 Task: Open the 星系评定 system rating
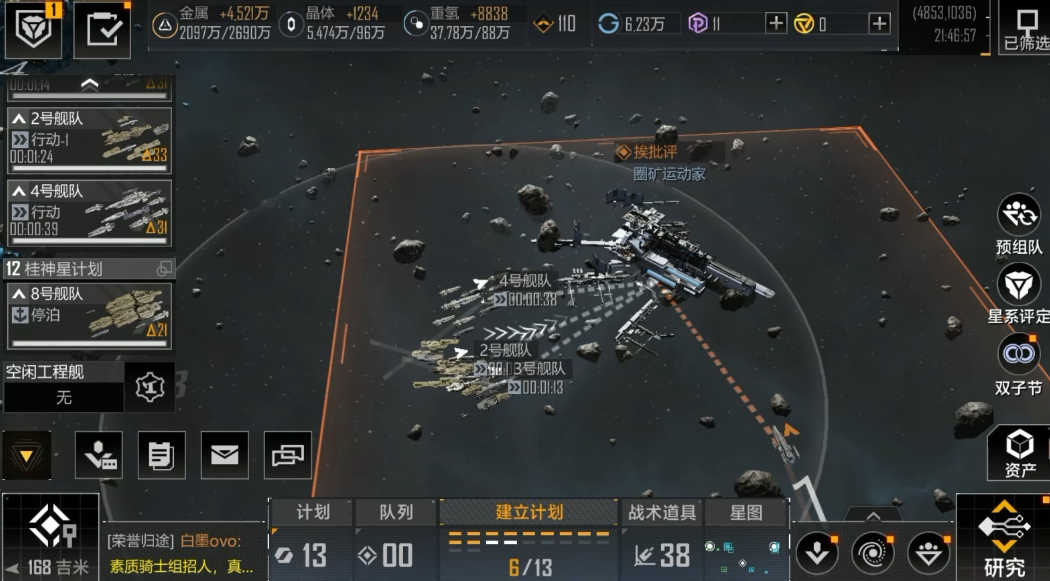click(1019, 294)
